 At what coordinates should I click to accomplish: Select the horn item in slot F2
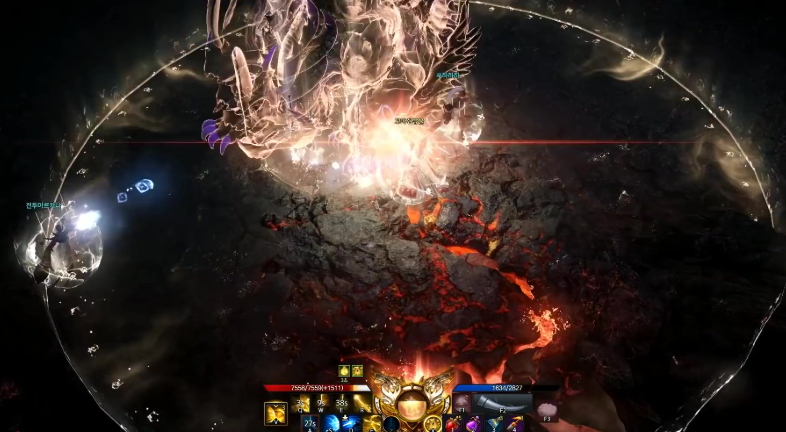[x=505, y=402]
